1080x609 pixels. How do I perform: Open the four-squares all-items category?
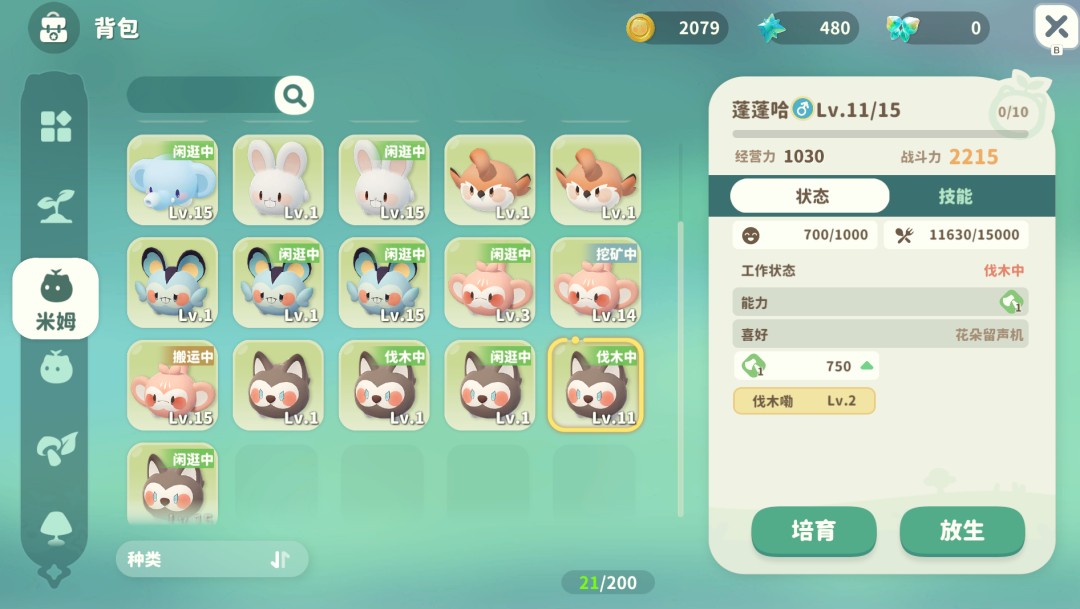point(55,126)
